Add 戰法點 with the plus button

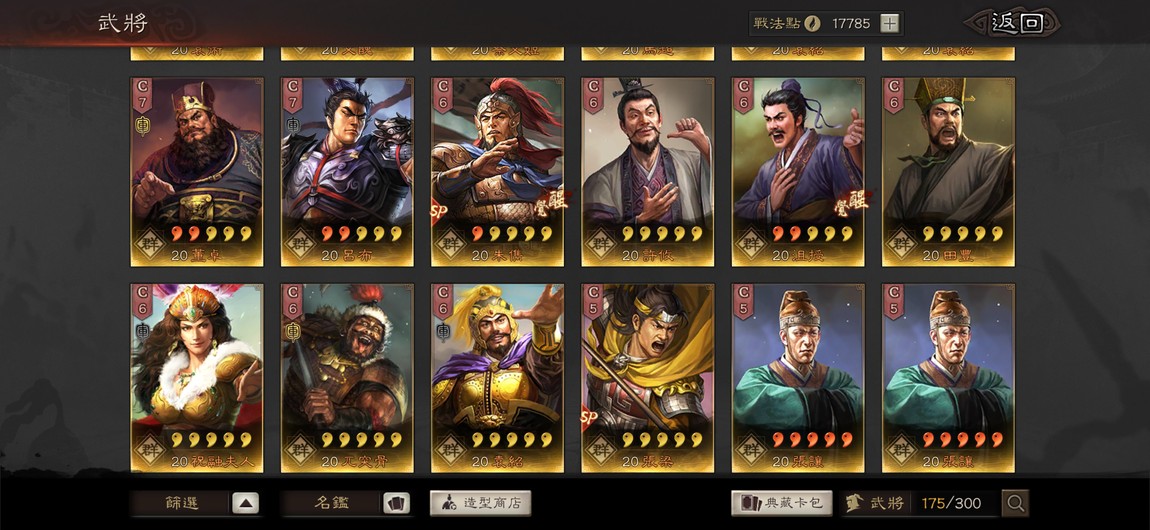point(889,23)
